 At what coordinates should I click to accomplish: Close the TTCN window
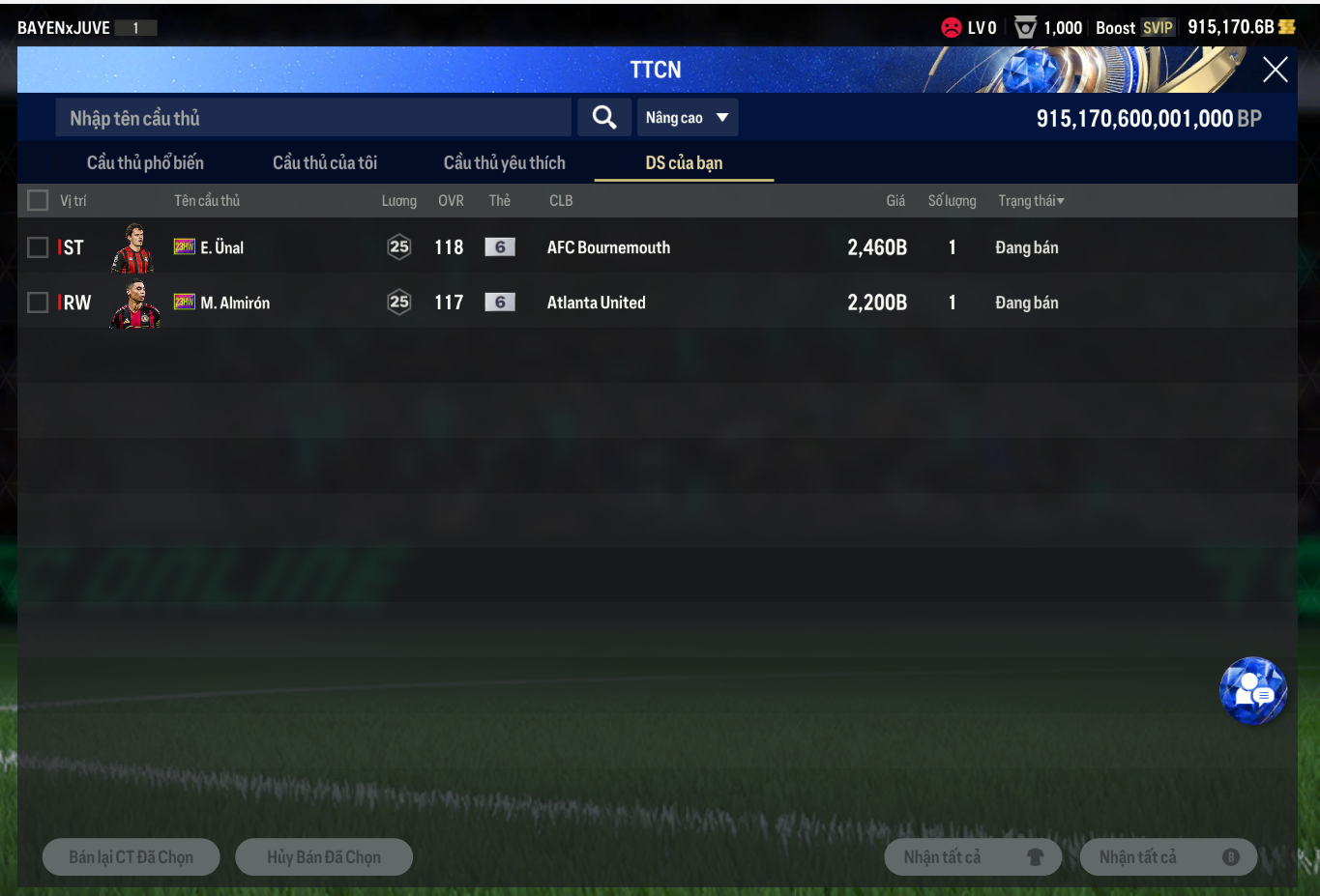(x=1275, y=70)
